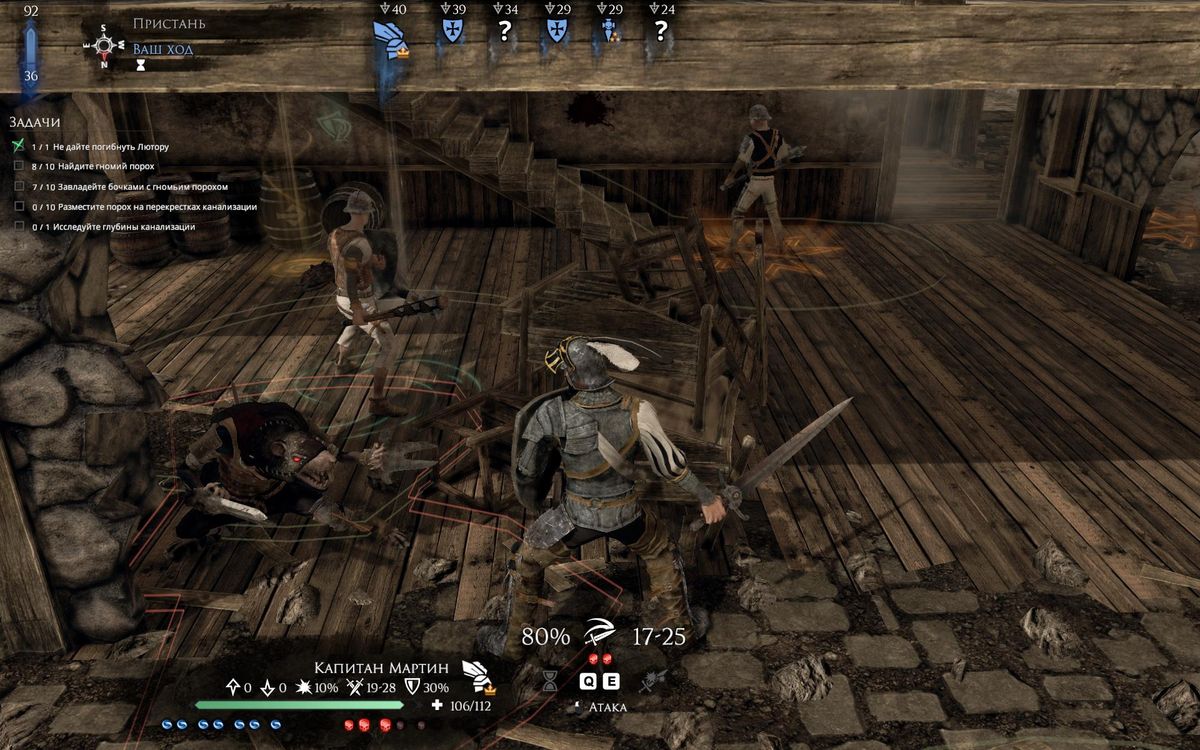Select the shield unit with initiative 39
Image resolution: width=1200 pixels, height=750 pixels.
pyautogui.click(x=454, y=30)
